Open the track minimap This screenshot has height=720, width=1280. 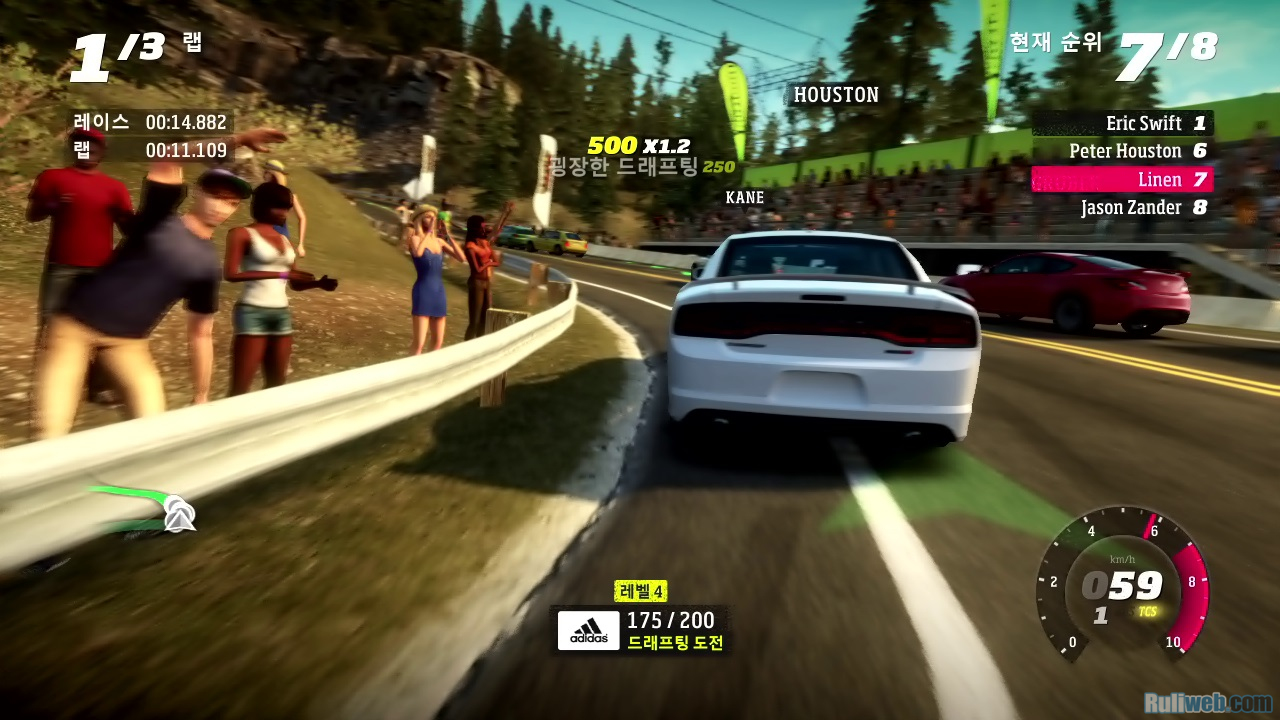142,508
